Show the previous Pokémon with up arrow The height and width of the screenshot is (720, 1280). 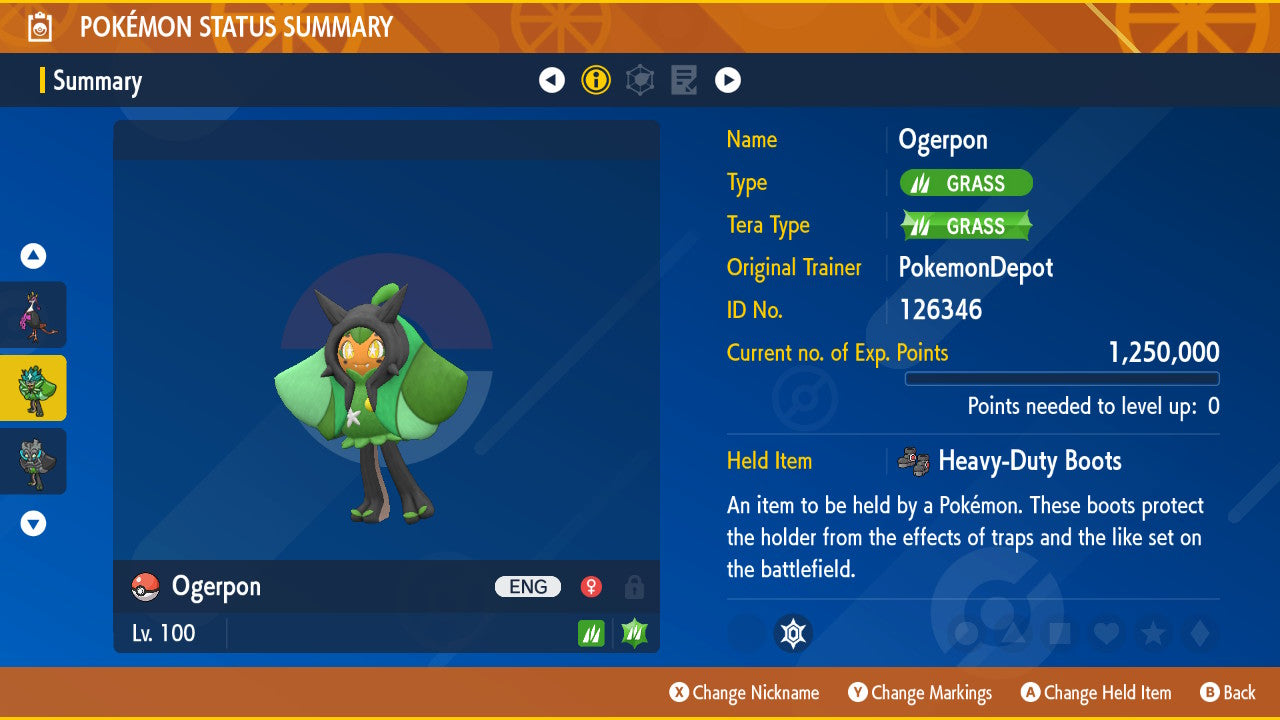[33, 256]
